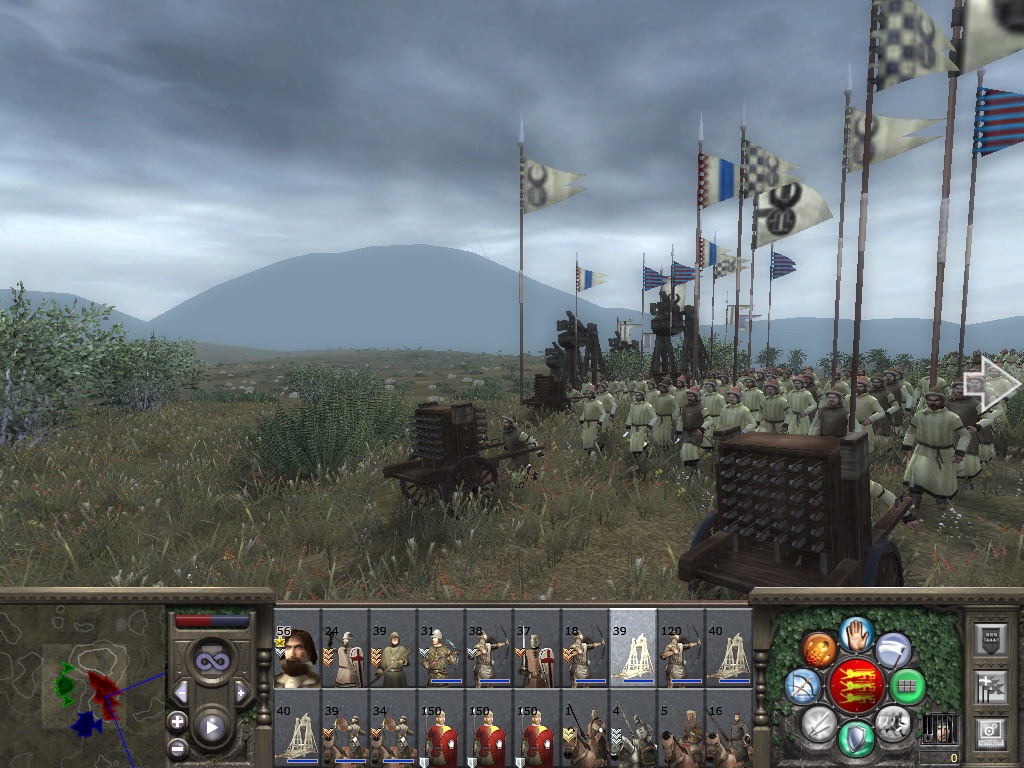Click the infinity loop speed button
Image resolution: width=1024 pixels, height=768 pixels.
click(212, 661)
